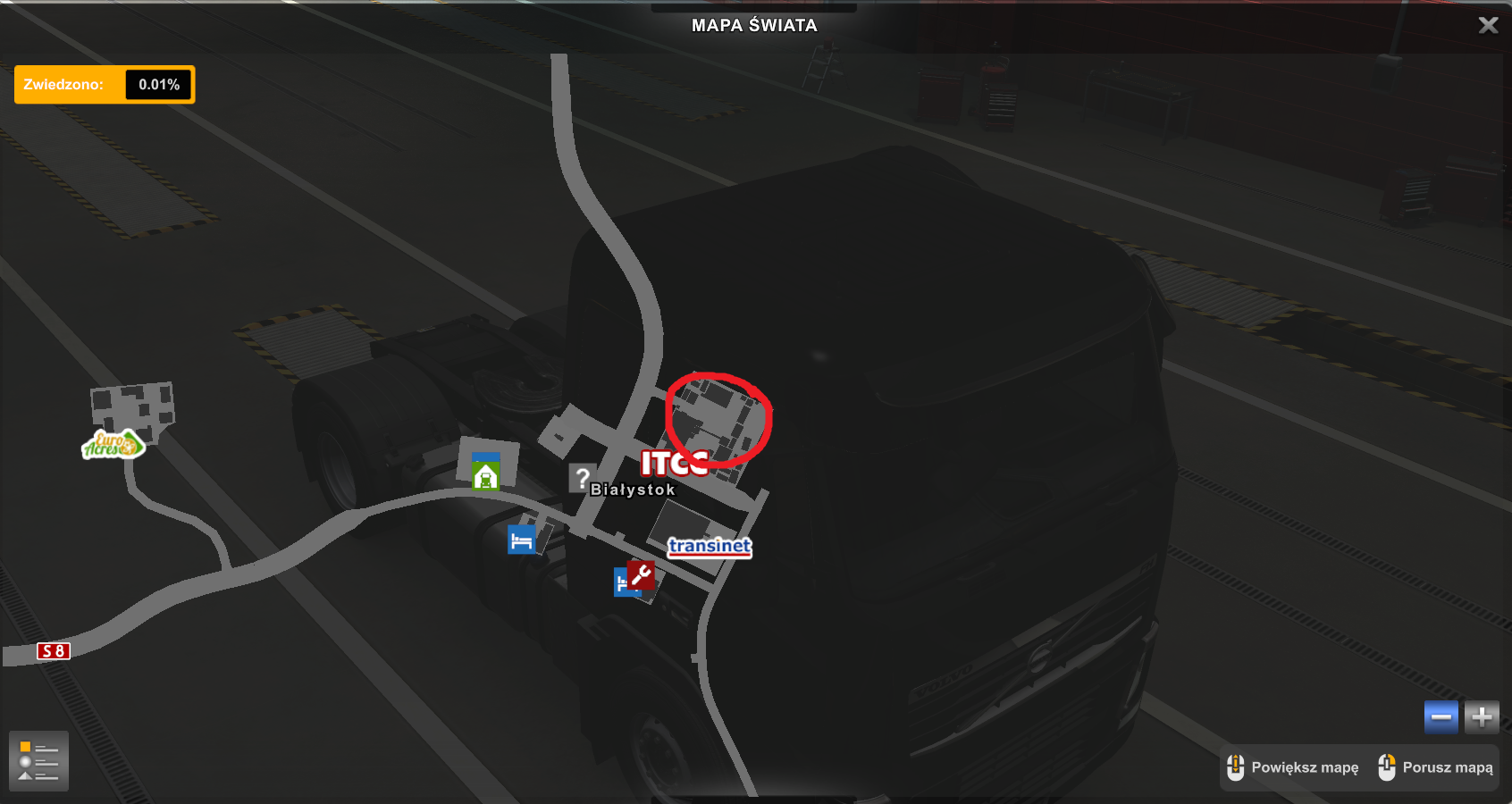Close the world map window
Screen dimensions: 1512x804
click(x=1488, y=25)
